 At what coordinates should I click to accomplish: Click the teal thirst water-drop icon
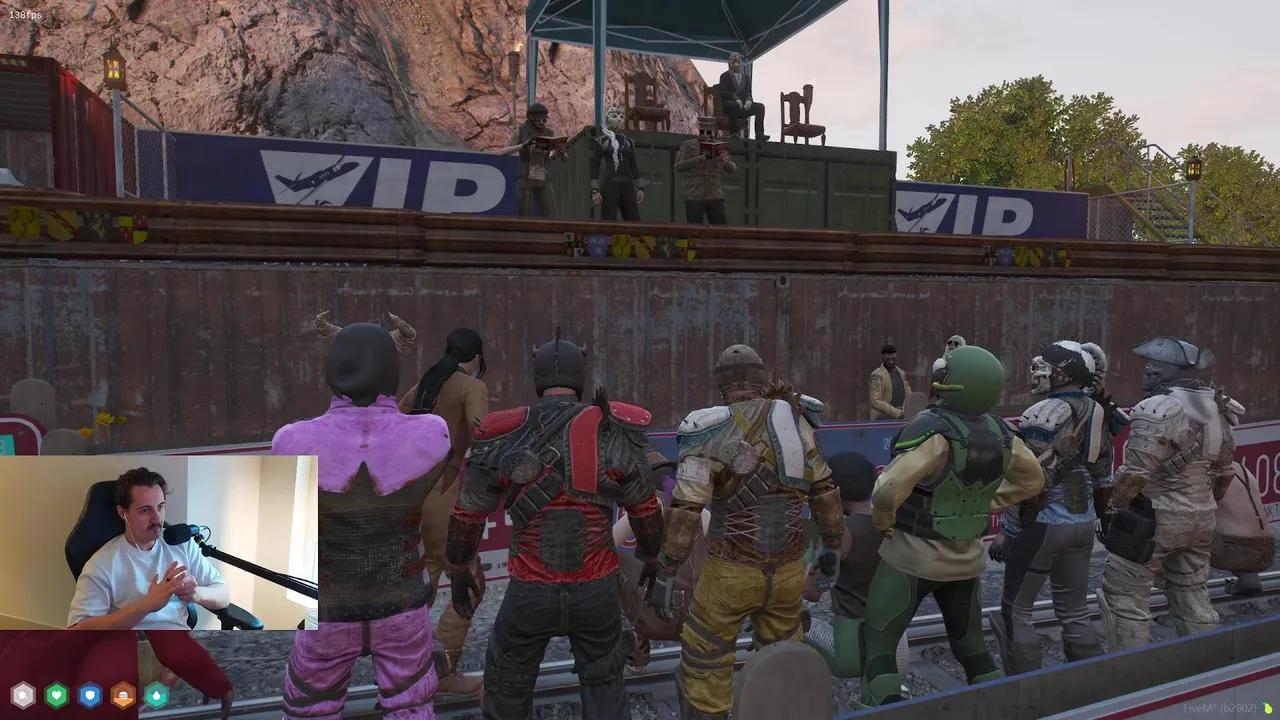(154, 696)
